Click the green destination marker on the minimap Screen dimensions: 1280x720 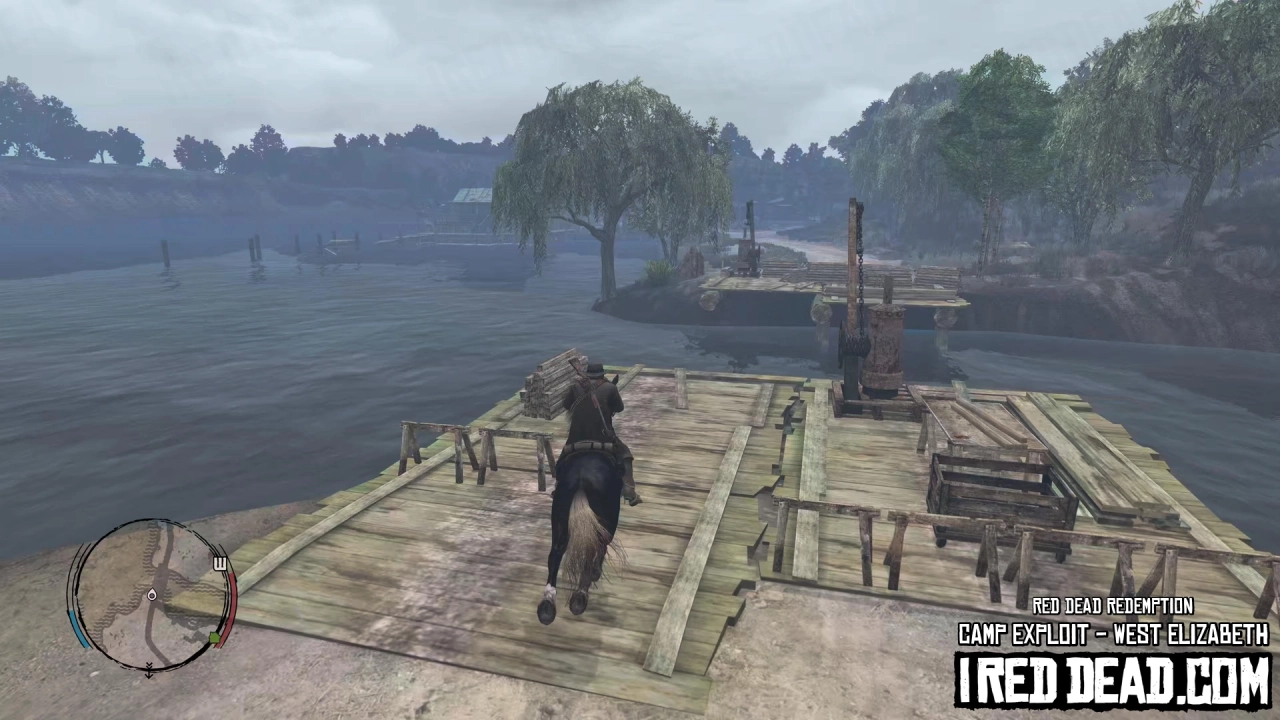click(214, 636)
